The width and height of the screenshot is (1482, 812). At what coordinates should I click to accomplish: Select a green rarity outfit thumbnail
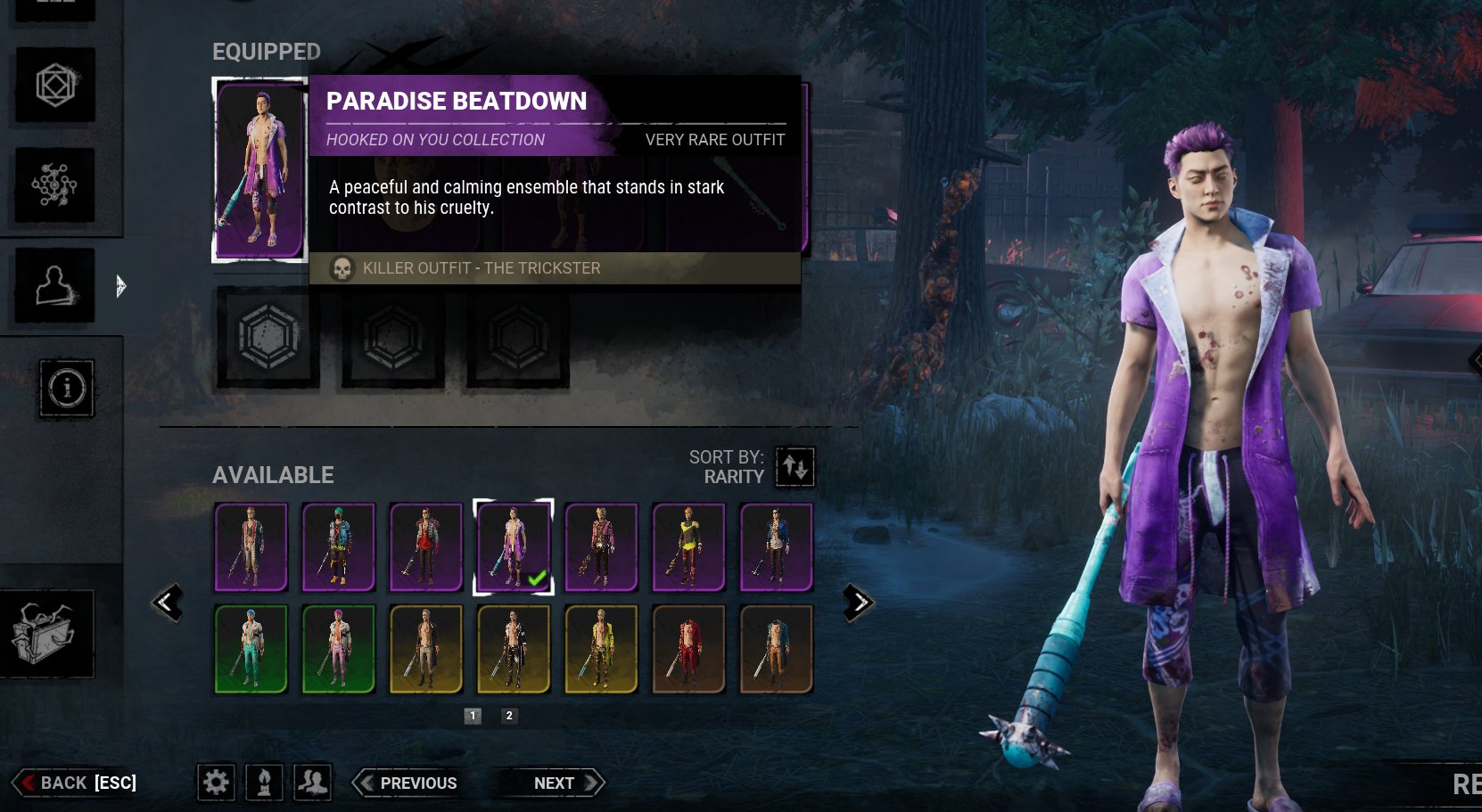pos(250,649)
